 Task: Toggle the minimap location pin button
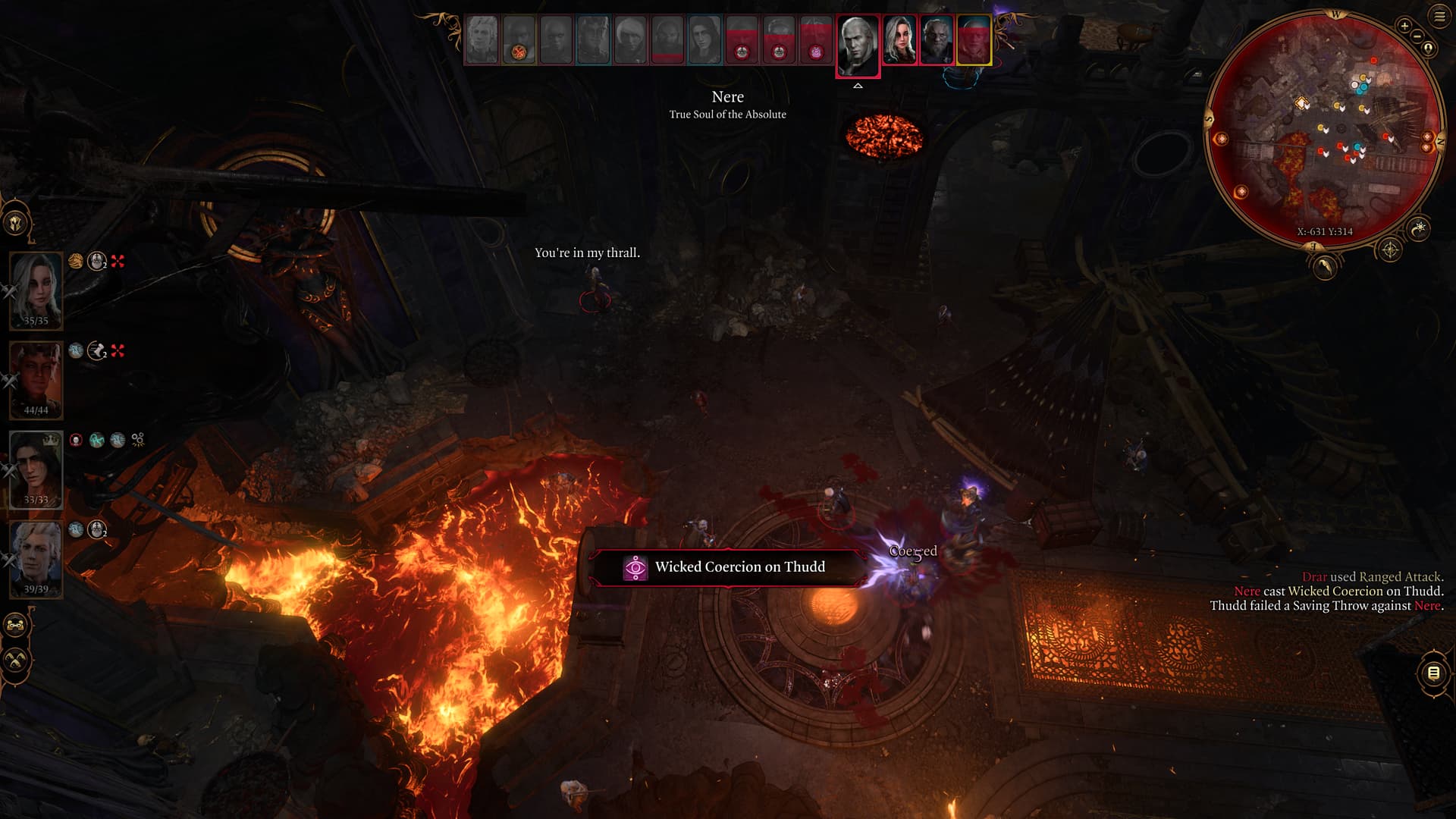coord(1428,49)
